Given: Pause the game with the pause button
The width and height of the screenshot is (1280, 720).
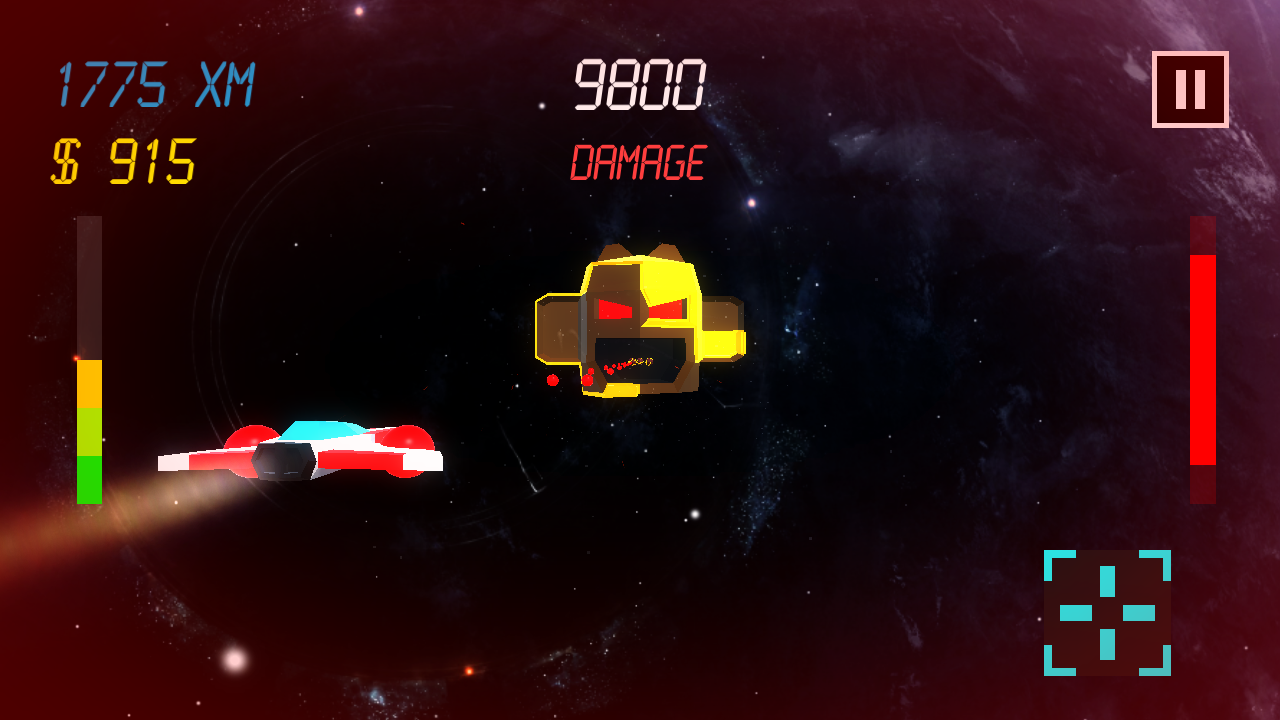Looking at the screenshot, I should point(1190,89).
